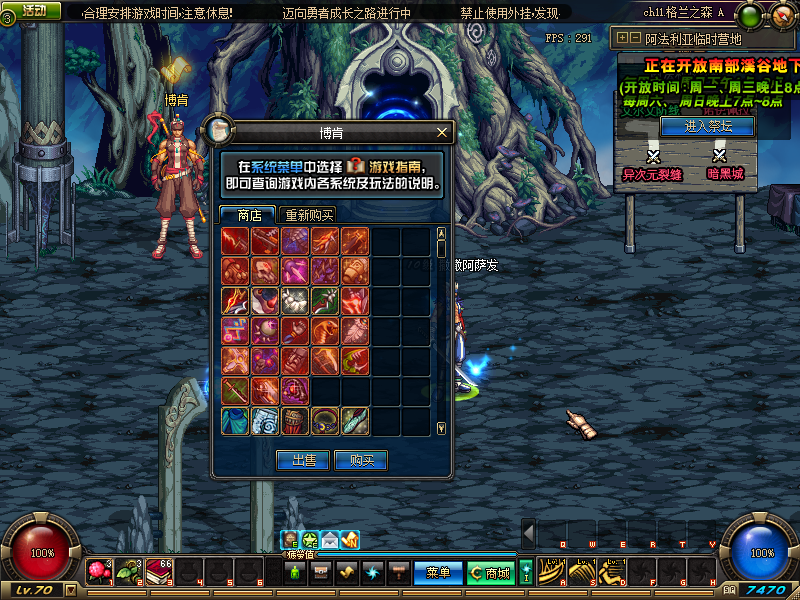Viewport: 800px width, 600px height.
Task: Use the red flower consumable in hotbar
Action: [99, 572]
